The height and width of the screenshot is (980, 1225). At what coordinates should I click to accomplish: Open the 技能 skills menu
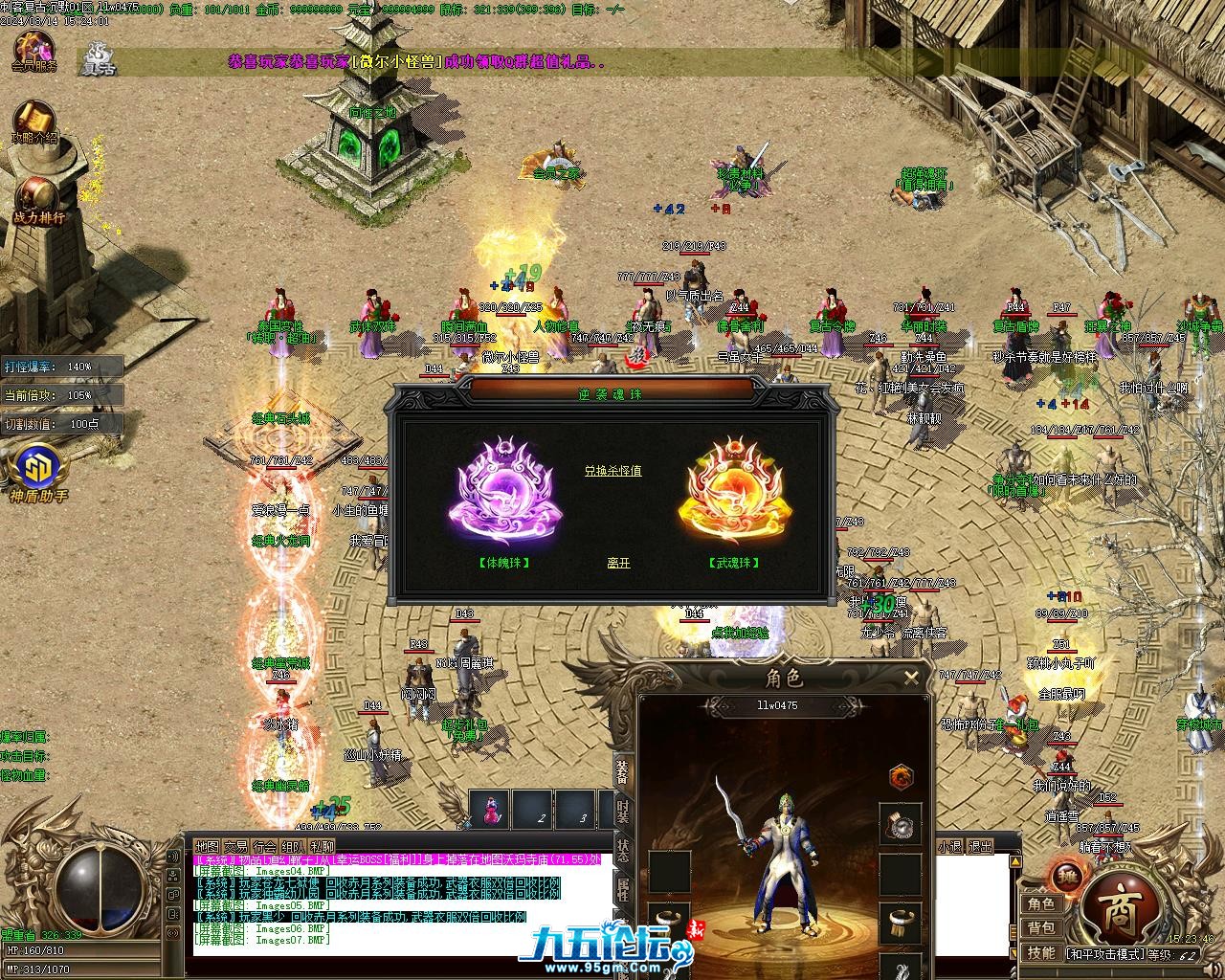(1041, 952)
